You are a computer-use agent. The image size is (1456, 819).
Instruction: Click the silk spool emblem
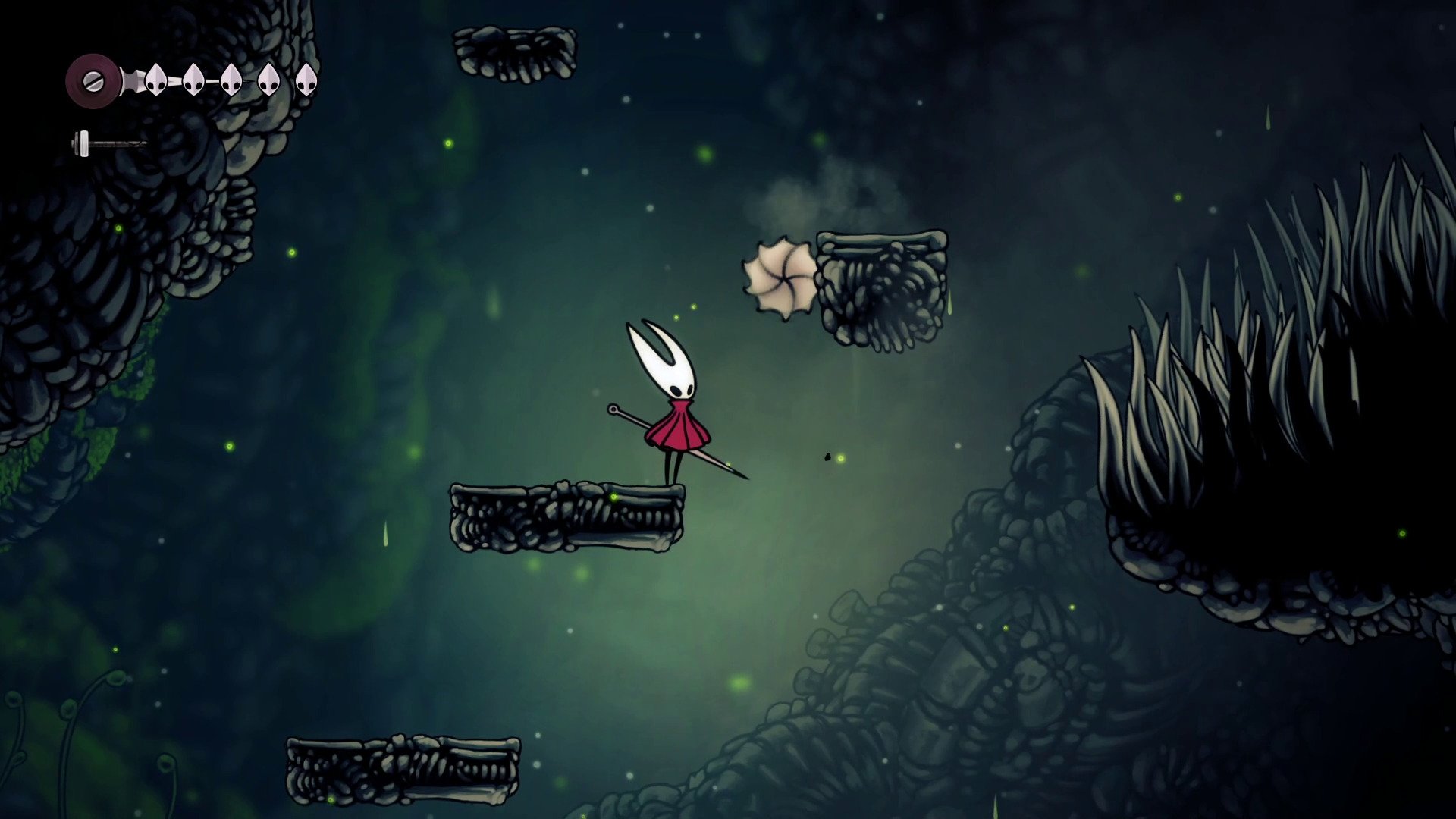pyautogui.click(x=93, y=80)
